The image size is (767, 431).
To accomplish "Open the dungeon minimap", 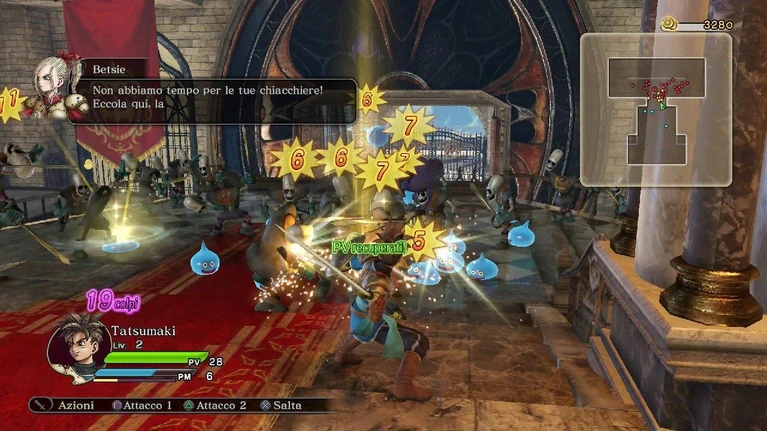I will (656, 110).
